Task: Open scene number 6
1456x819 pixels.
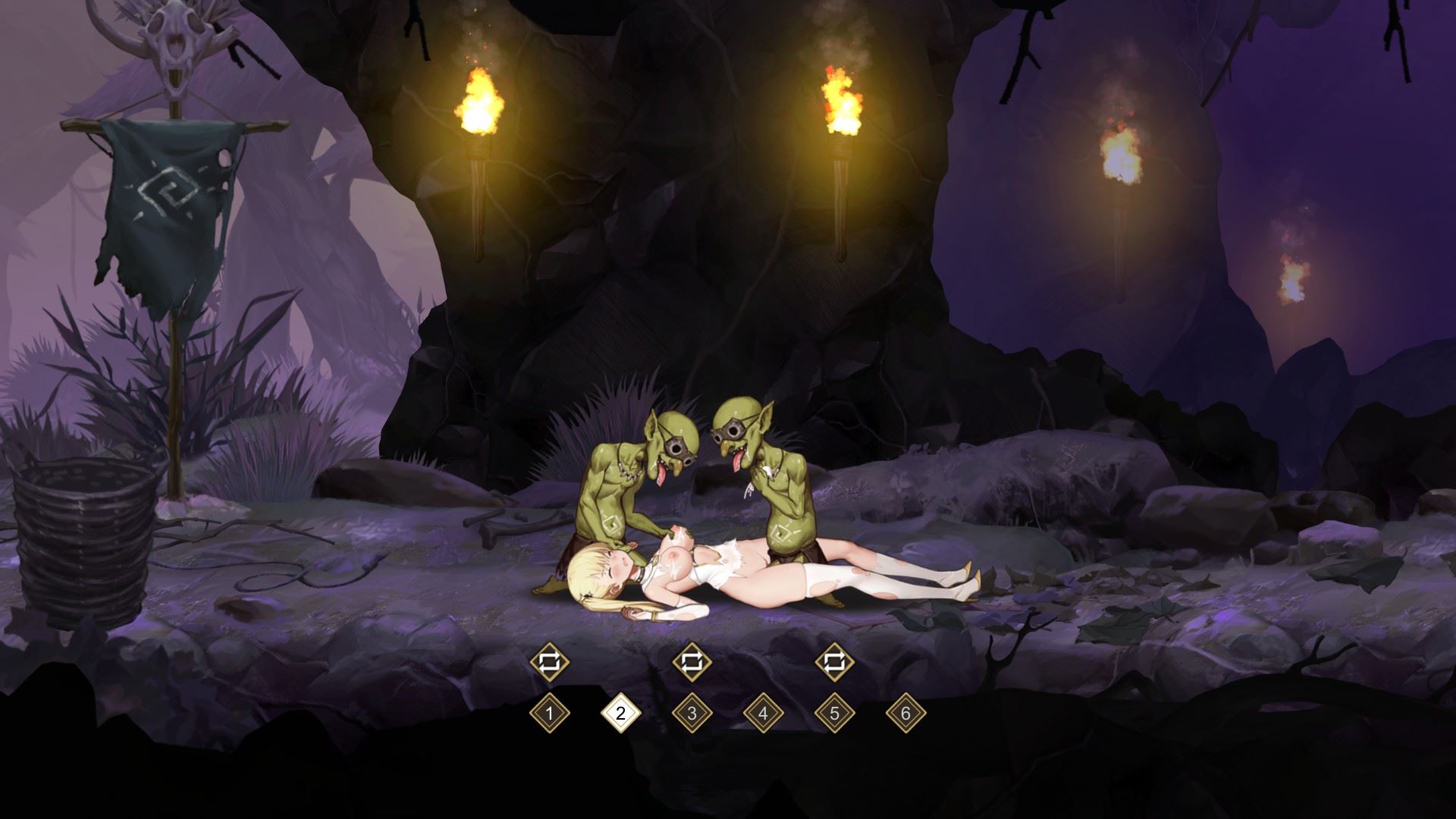Action: click(905, 714)
